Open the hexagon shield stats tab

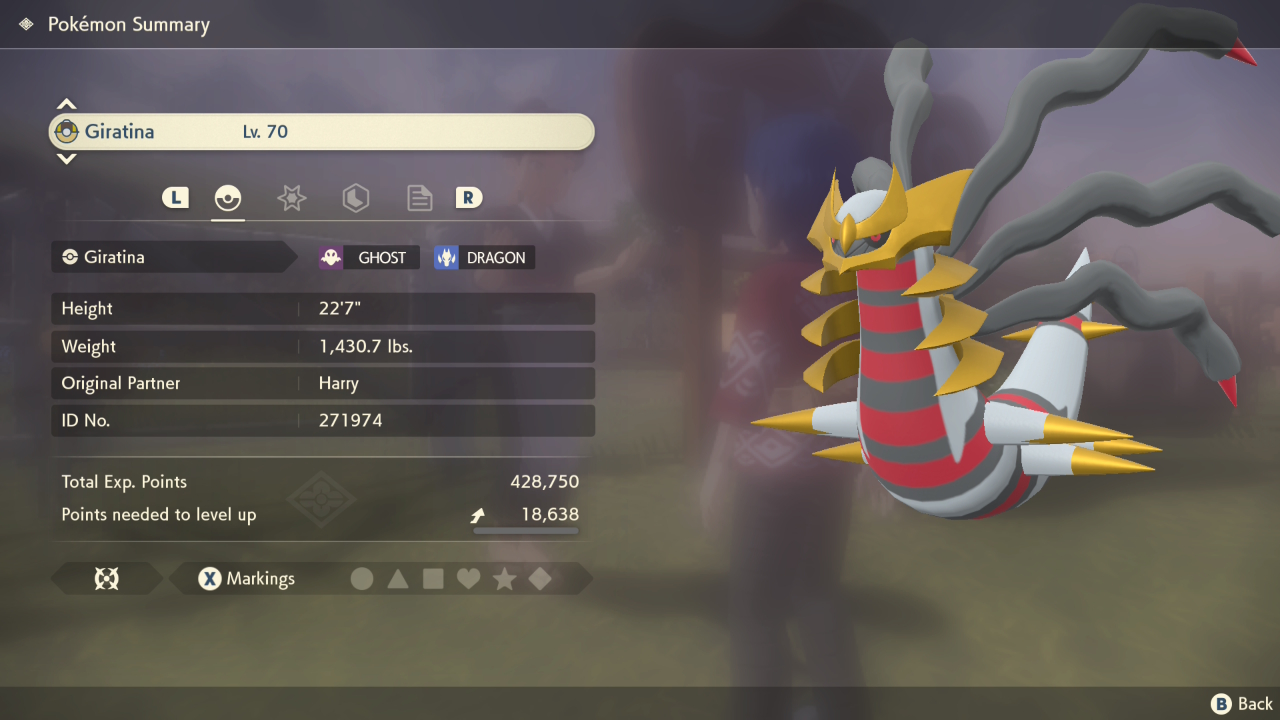[x=355, y=197]
